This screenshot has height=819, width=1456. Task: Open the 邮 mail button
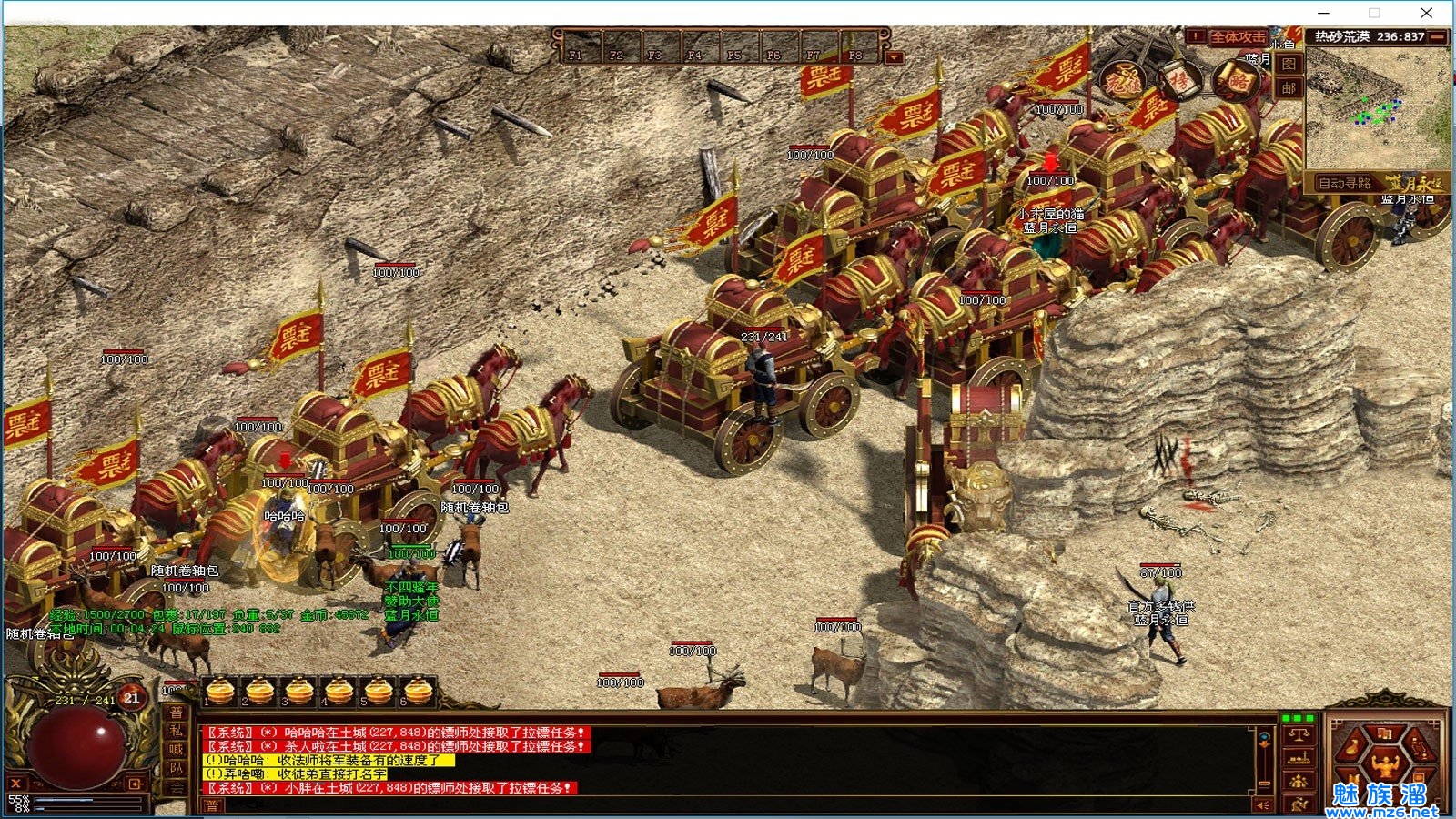(x=1289, y=88)
